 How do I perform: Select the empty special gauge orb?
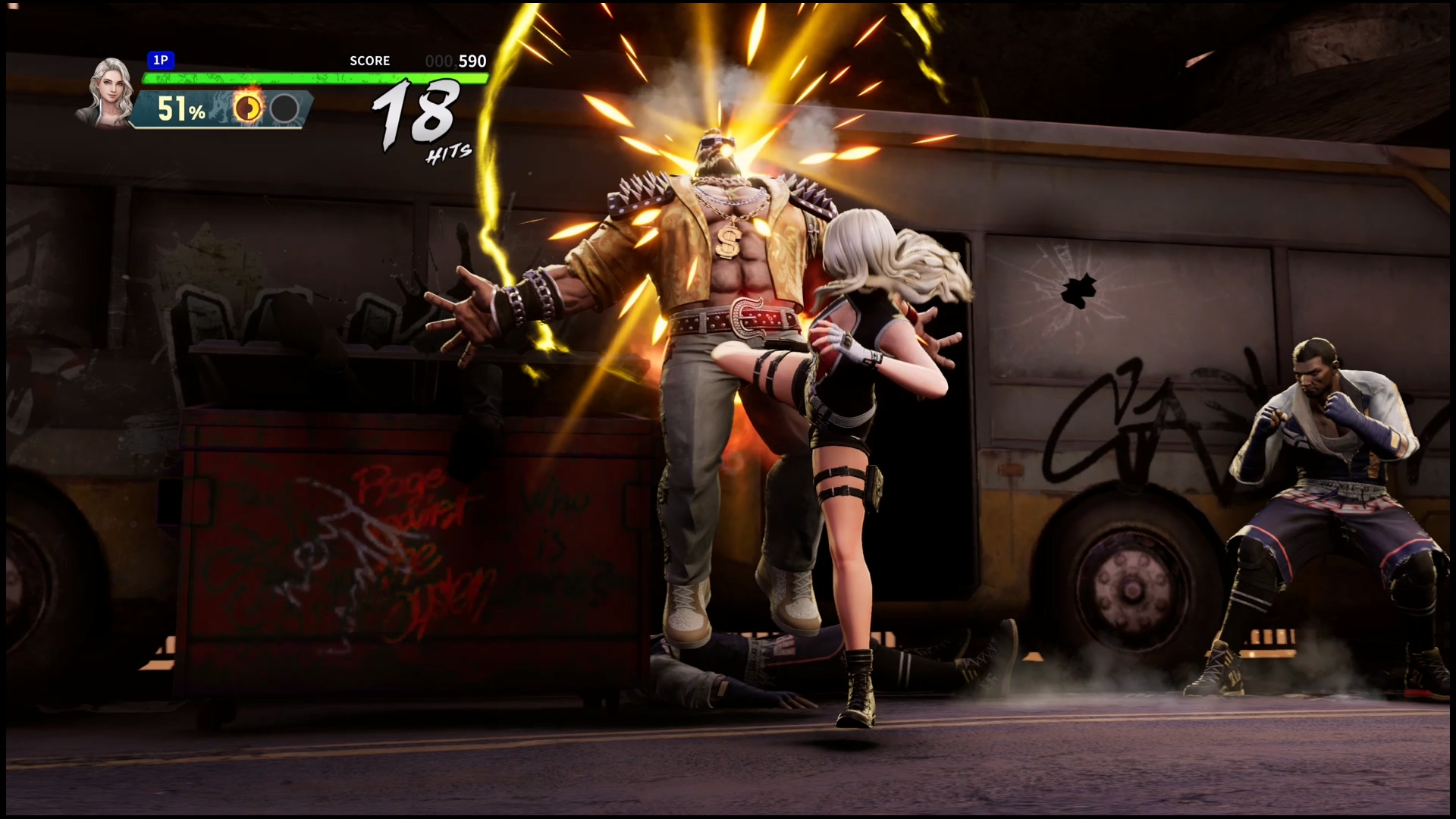[284, 108]
